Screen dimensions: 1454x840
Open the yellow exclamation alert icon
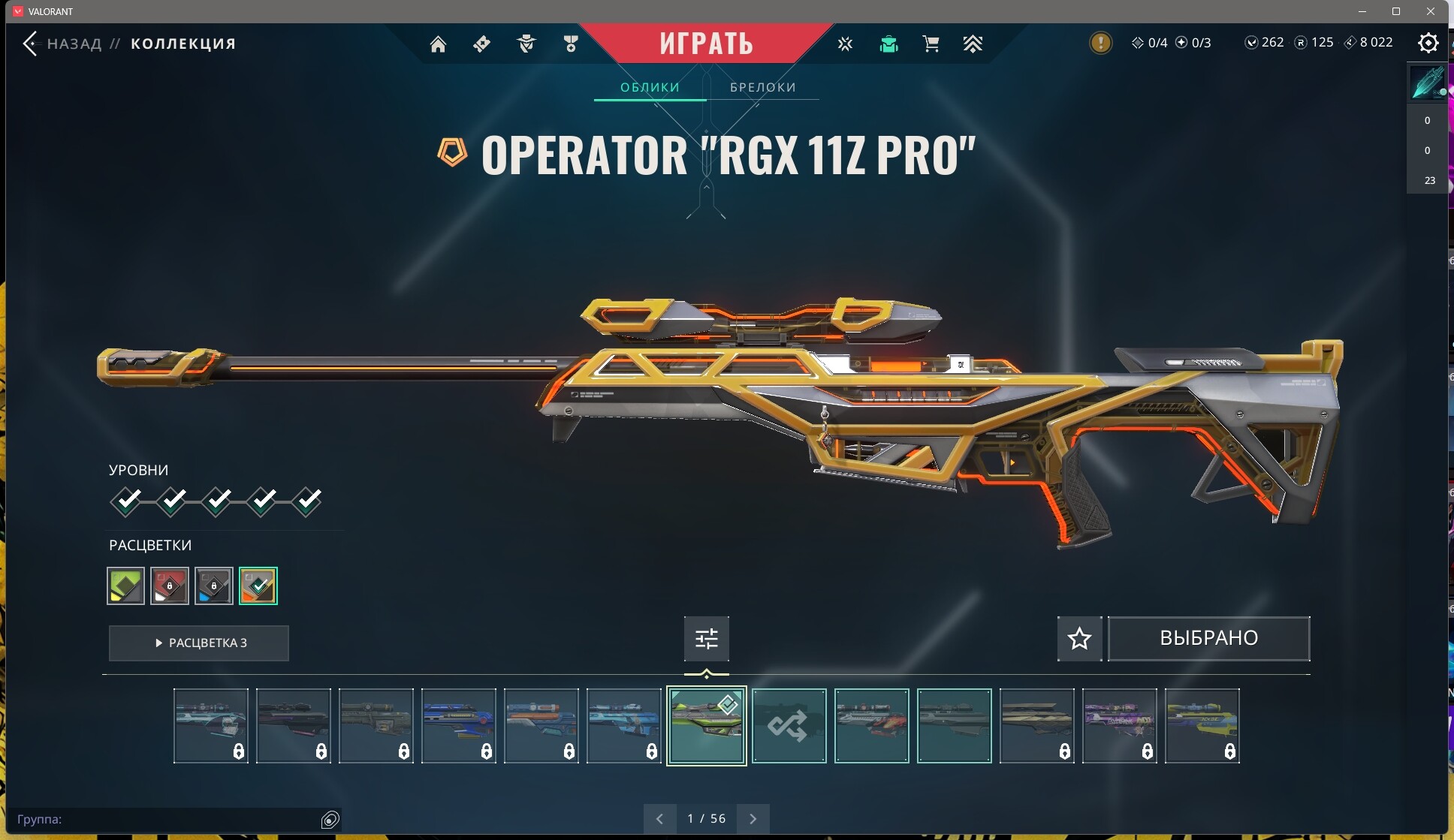(1100, 43)
